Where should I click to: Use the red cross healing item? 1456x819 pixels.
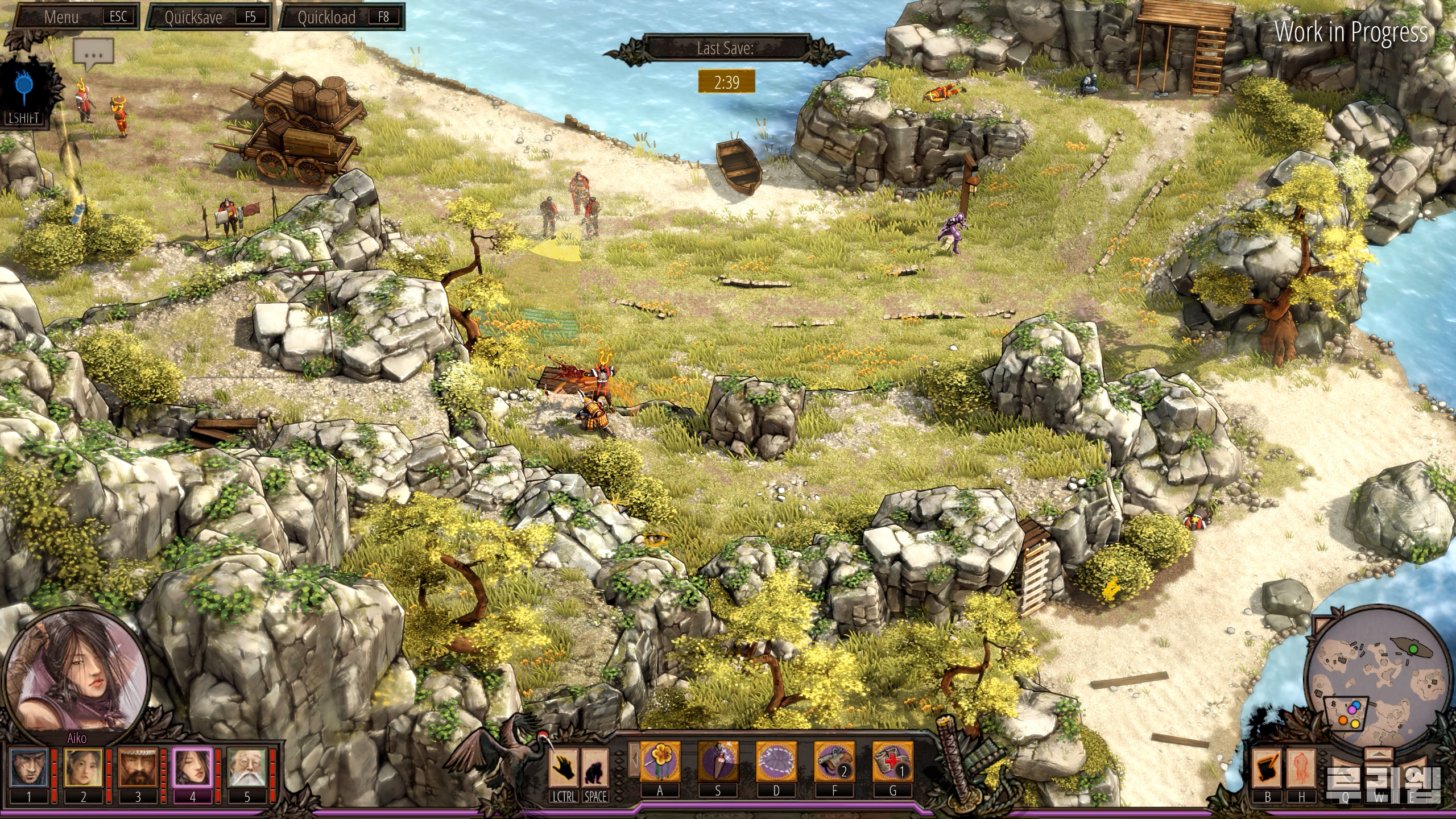coord(892,761)
